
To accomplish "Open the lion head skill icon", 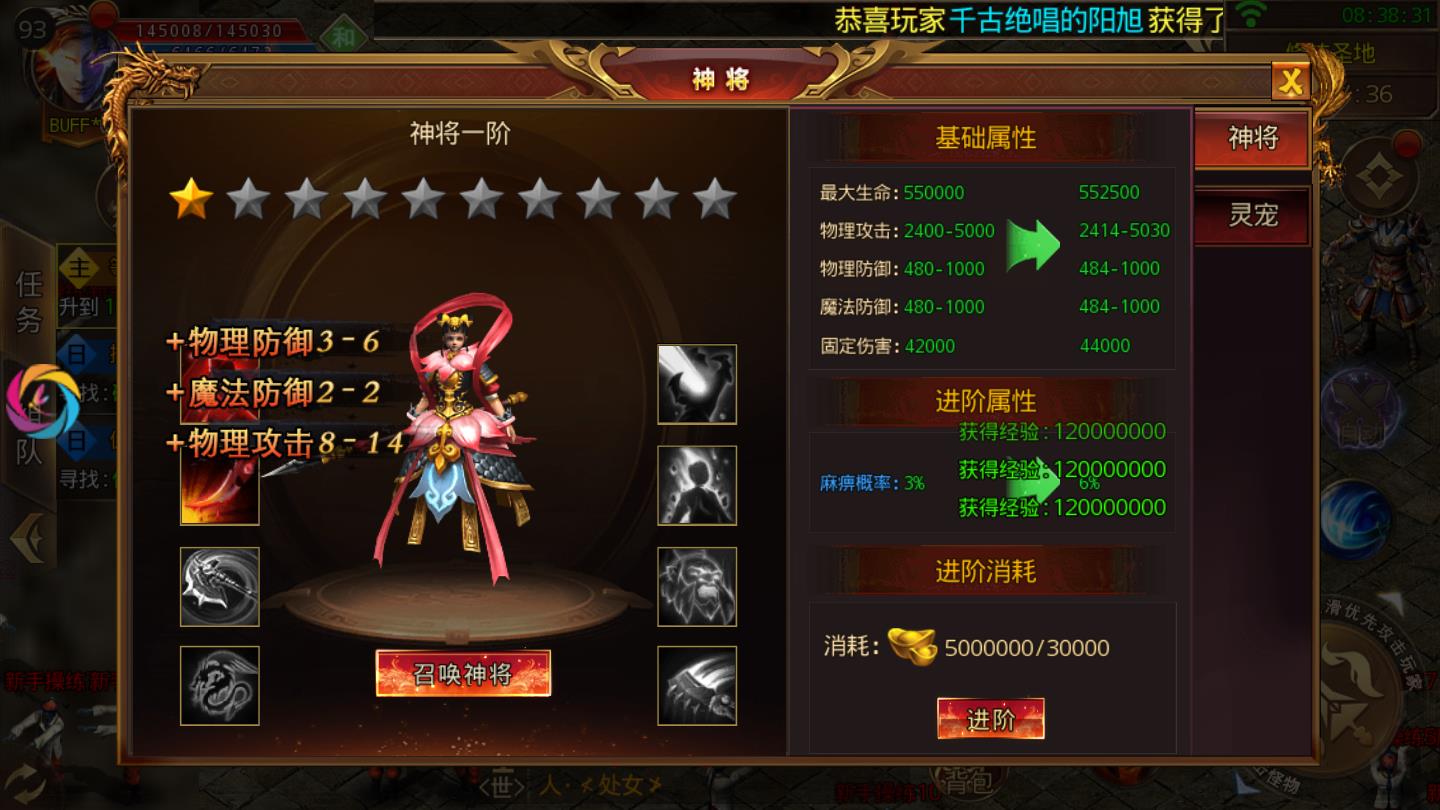I will point(696,586).
